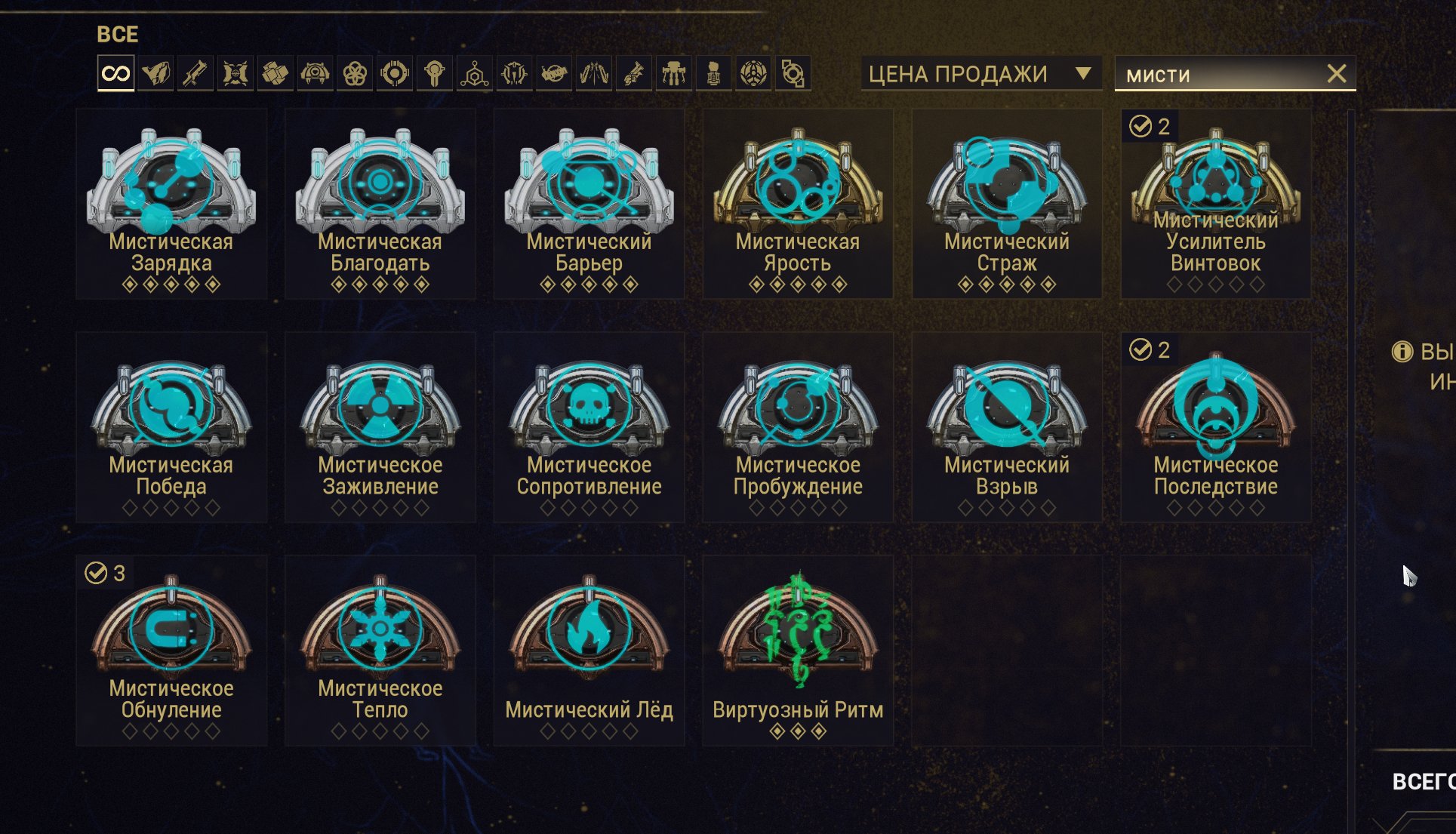Select the golden Мистическая Ярость arcane
Screen dimensions: 1456x834
point(798,204)
